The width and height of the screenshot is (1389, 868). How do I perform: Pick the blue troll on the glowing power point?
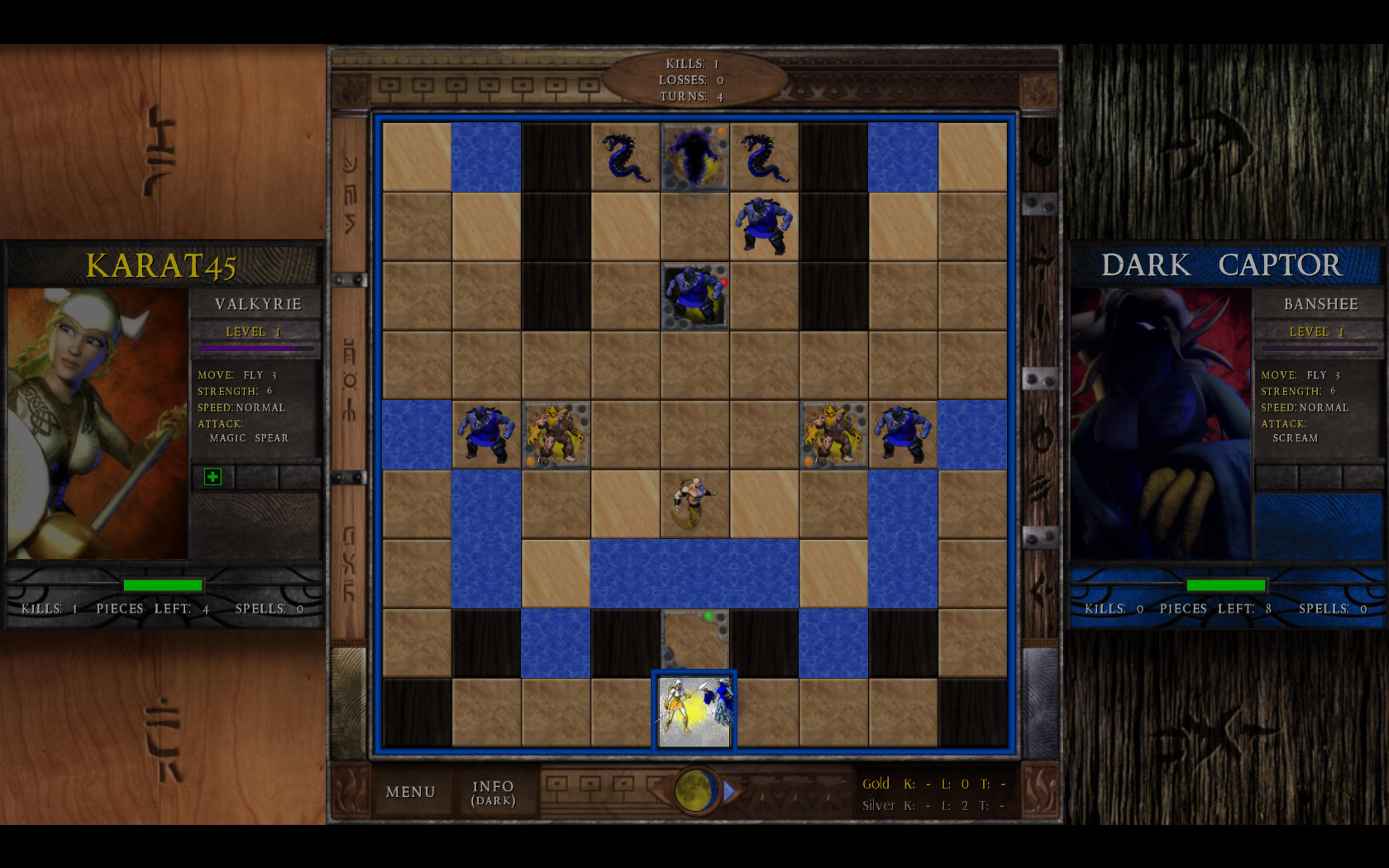pos(694,295)
